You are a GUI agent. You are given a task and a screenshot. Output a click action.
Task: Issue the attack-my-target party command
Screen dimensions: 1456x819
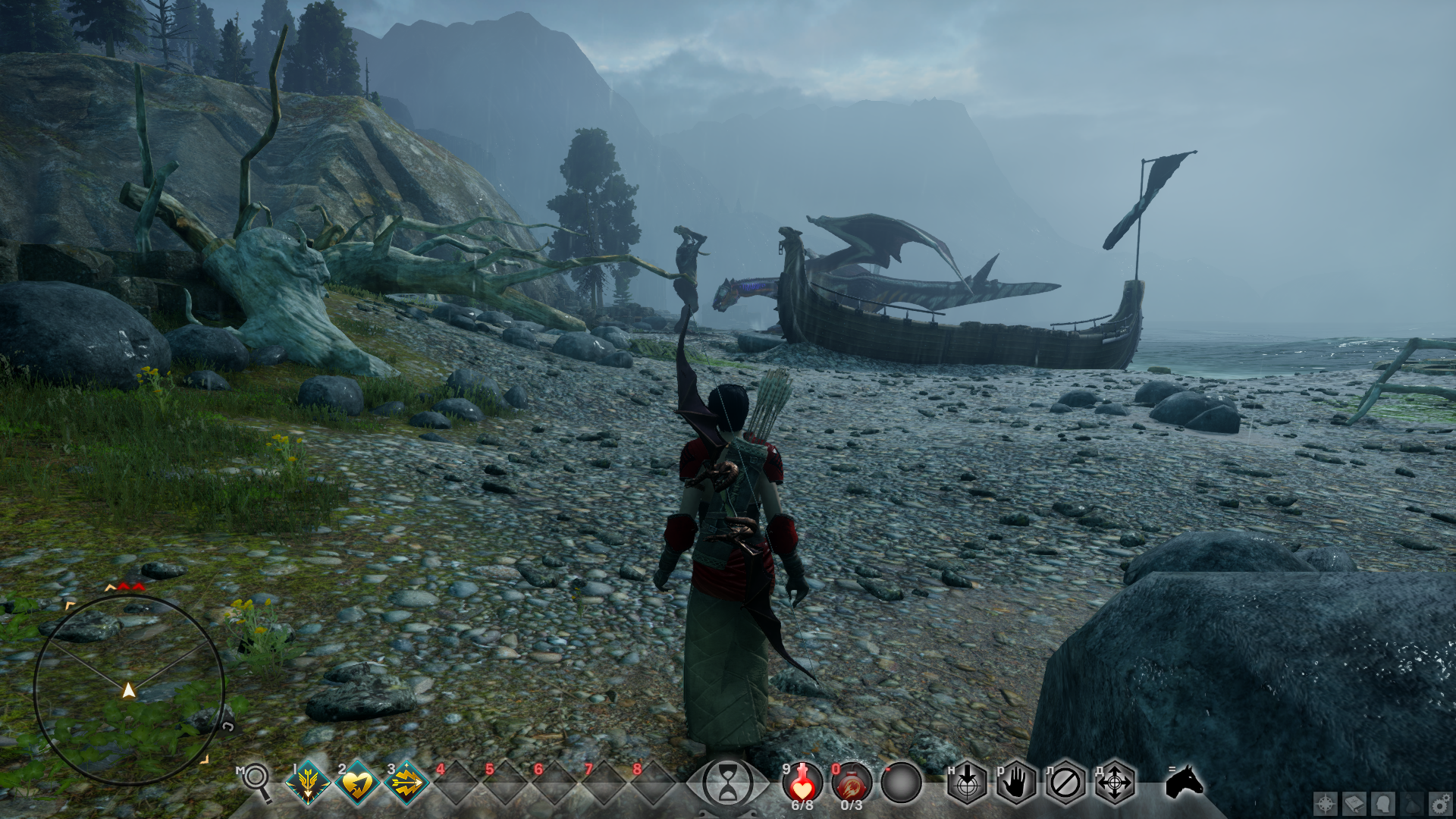pos(967,783)
